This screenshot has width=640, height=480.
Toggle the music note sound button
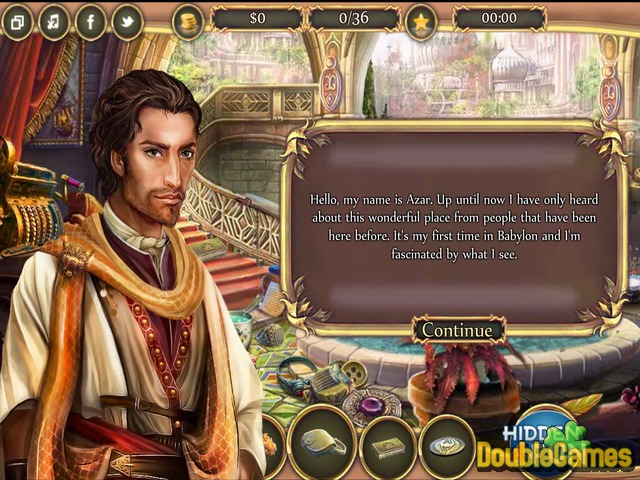53,22
